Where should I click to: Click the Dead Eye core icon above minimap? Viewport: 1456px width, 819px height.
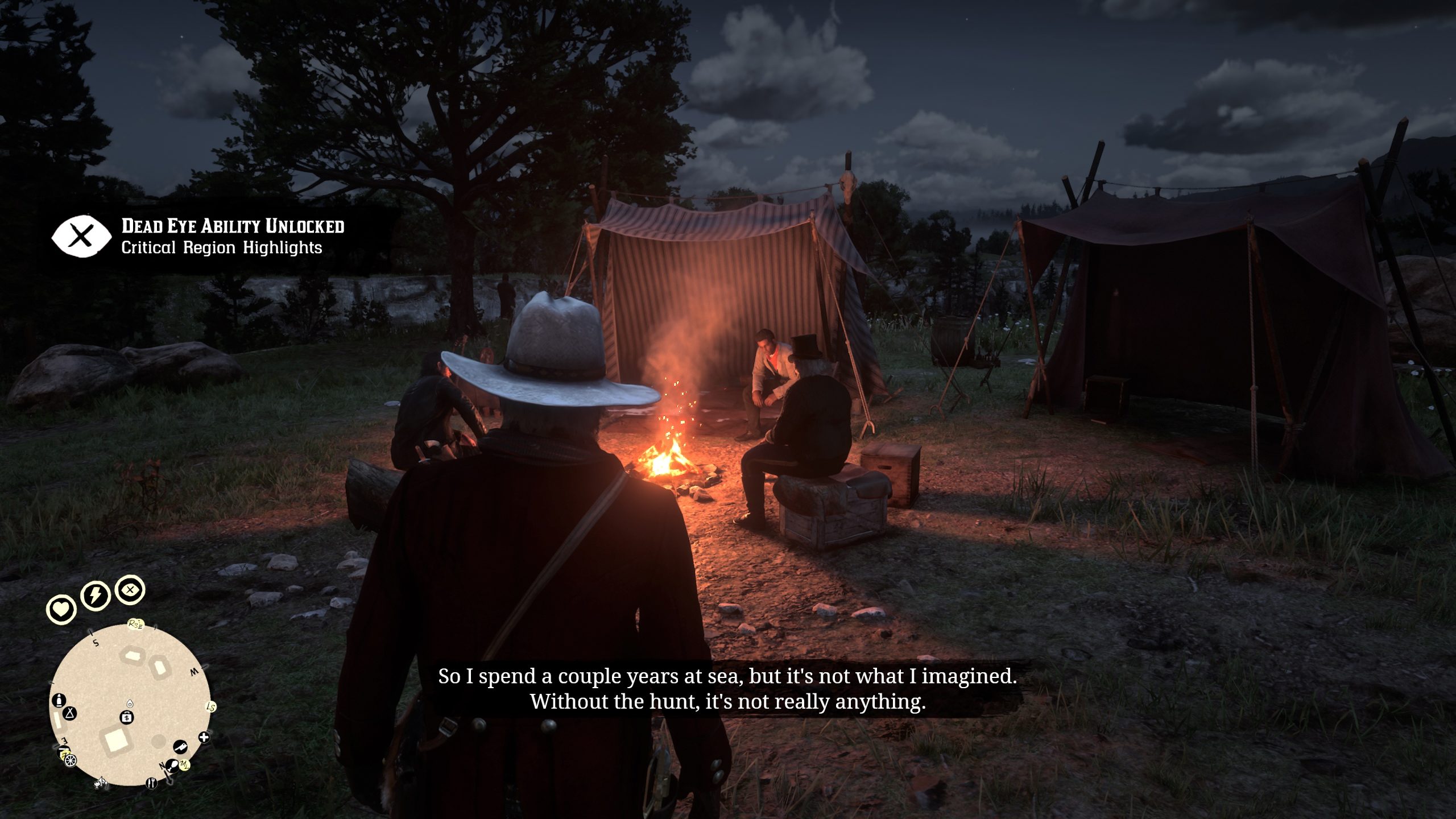pyautogui.click(x=130, y=590)
